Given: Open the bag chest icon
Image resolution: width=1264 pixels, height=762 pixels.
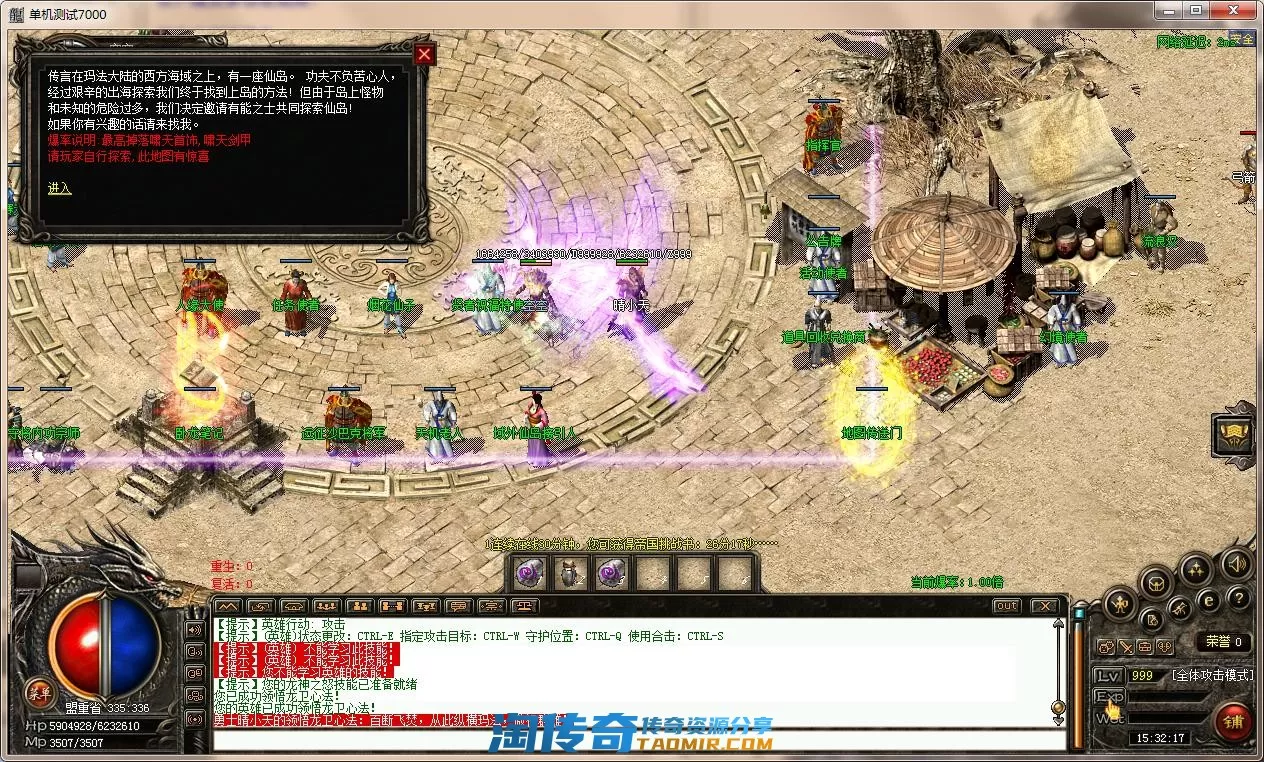Looking at the screenshot, I should [x=1156, y=581].
